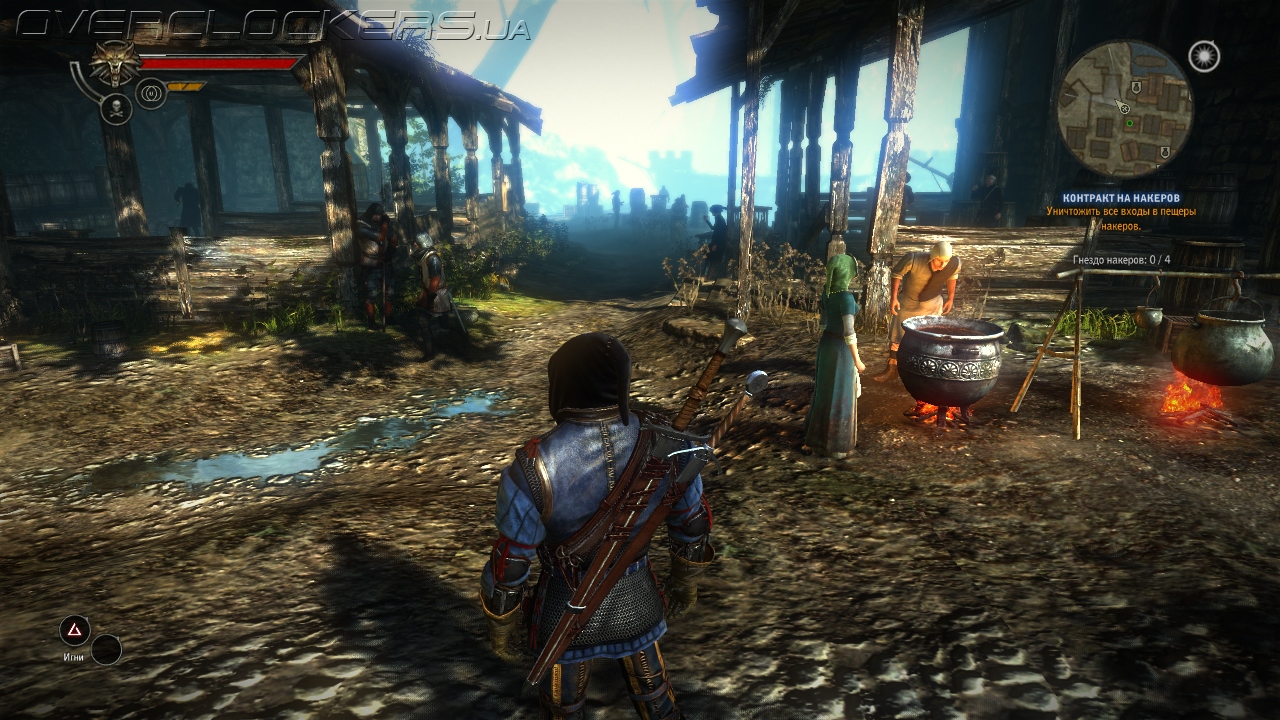Click the sun time-of-day icon

[x=1204, y=56]
